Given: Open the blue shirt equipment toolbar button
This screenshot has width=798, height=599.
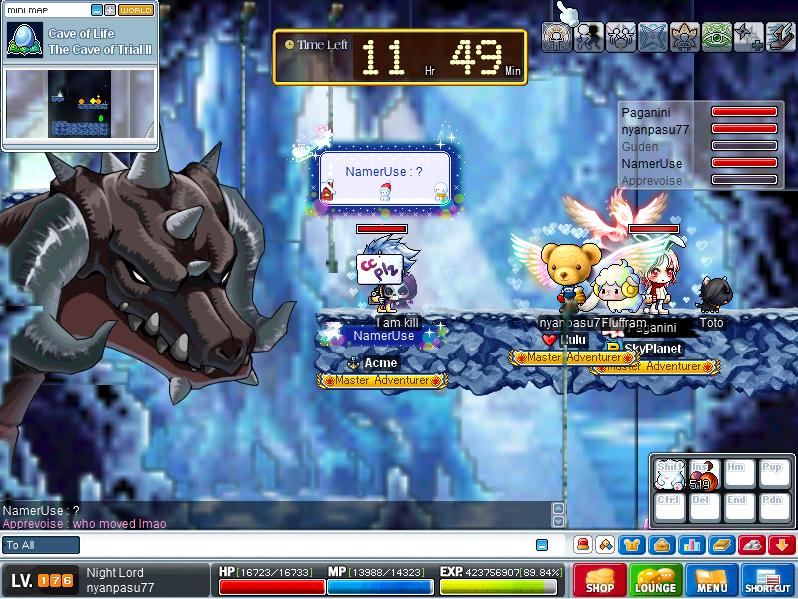Looking at the screenshot, I should click(x=632, y=545).
